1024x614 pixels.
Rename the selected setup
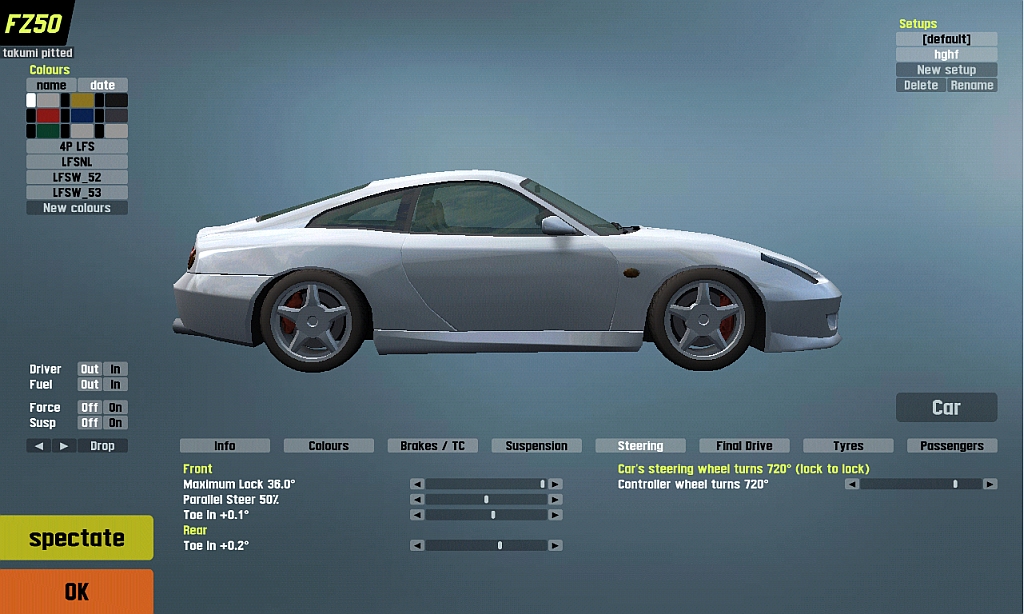click(972, 85)
